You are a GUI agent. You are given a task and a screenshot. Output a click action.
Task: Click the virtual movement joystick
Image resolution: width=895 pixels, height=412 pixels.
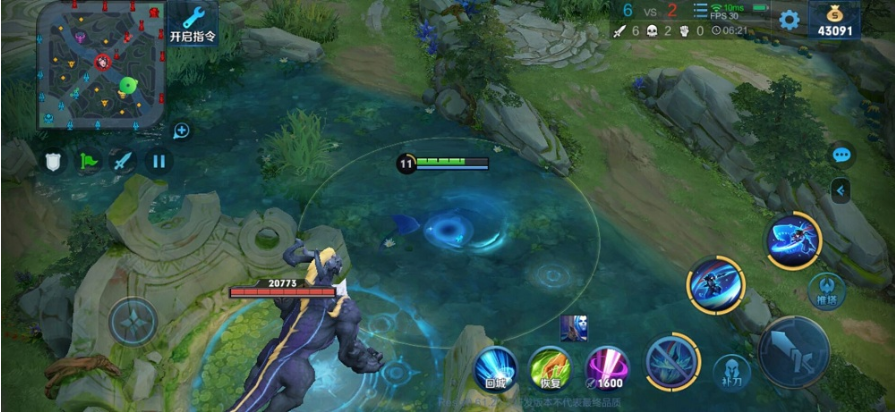click(133, 321)
